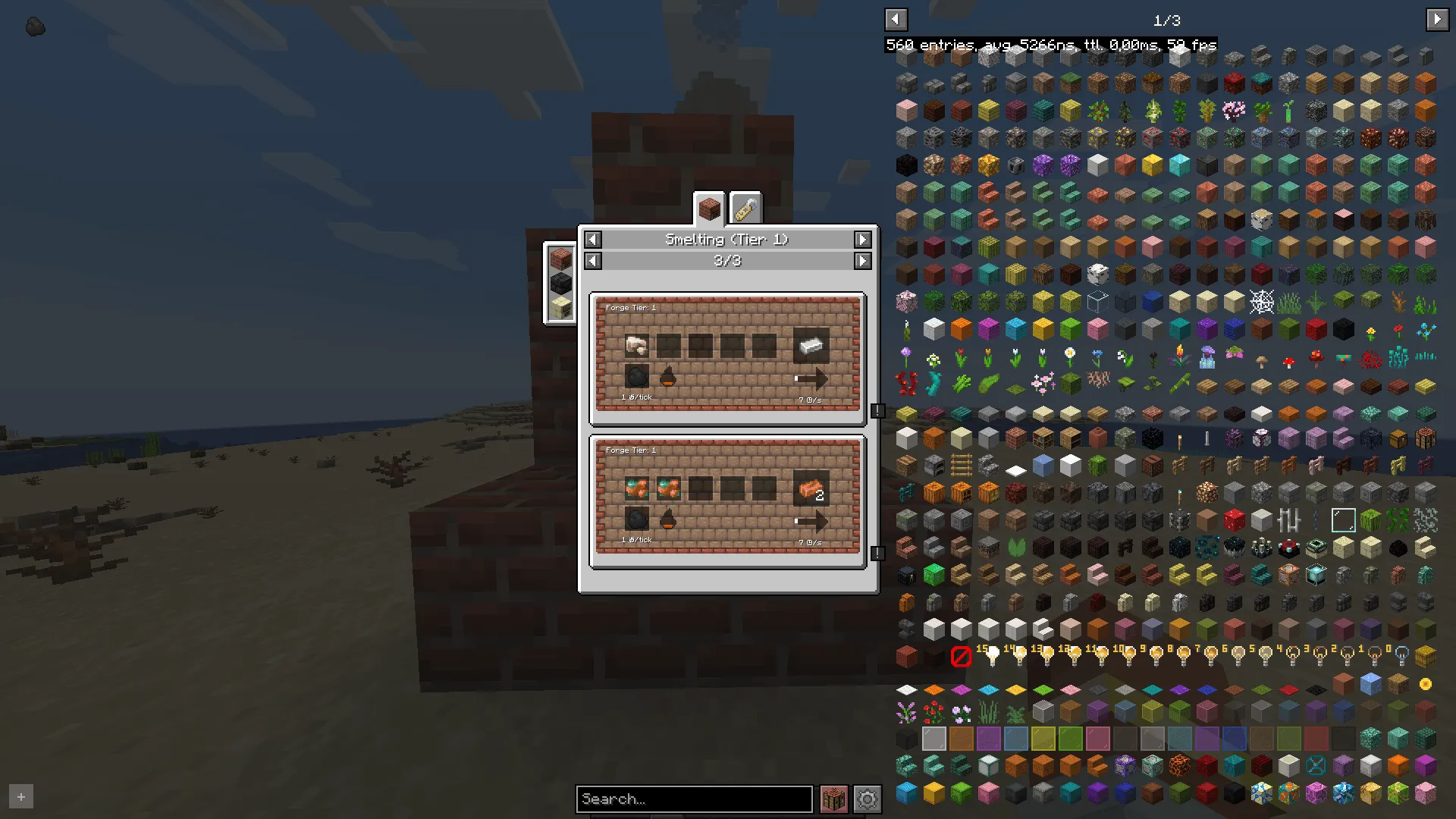
Task: Switch to the flint and steel tab
Action: [745, 206]
